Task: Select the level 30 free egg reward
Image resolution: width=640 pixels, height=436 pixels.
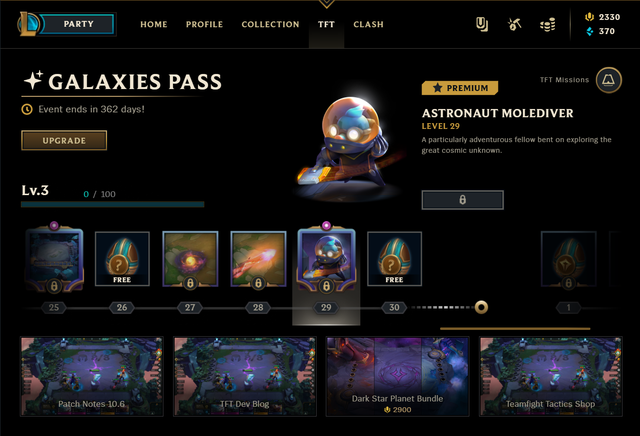Action: click(394, 260)
